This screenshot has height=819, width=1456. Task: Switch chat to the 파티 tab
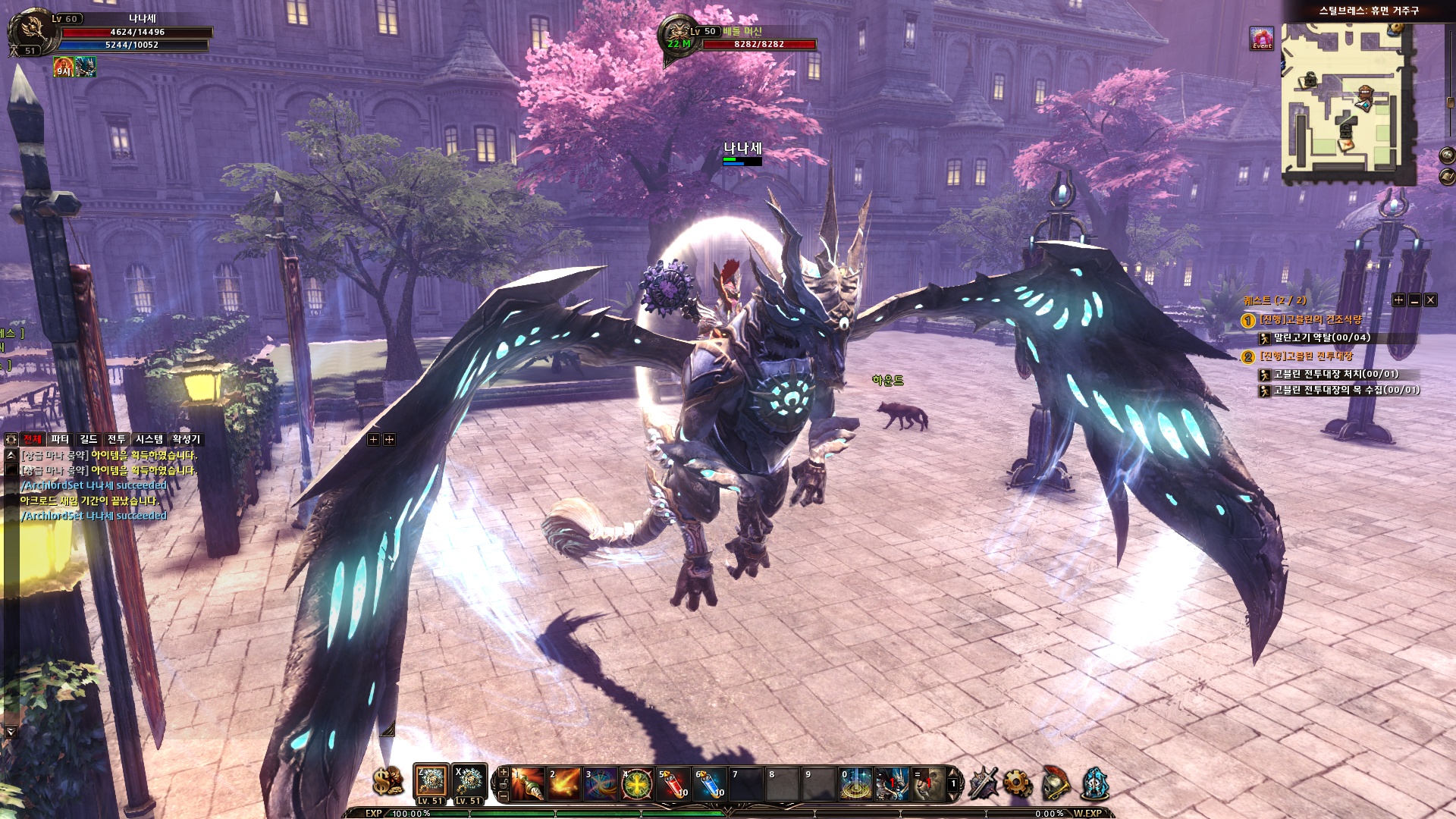point(61,440)
